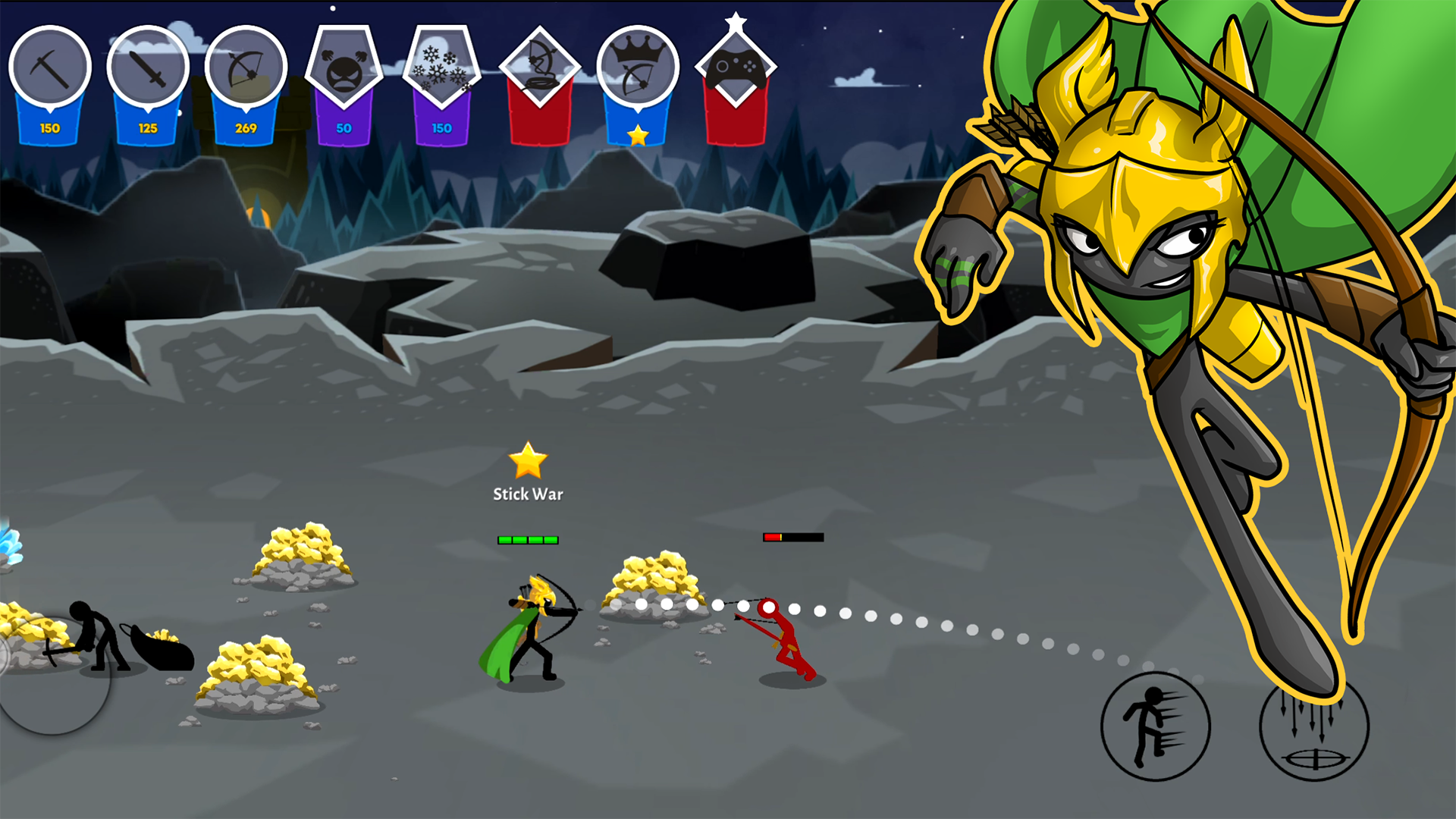The image size is (1456, 819).
Task: Tap the green units health bar
Action: 527,539
